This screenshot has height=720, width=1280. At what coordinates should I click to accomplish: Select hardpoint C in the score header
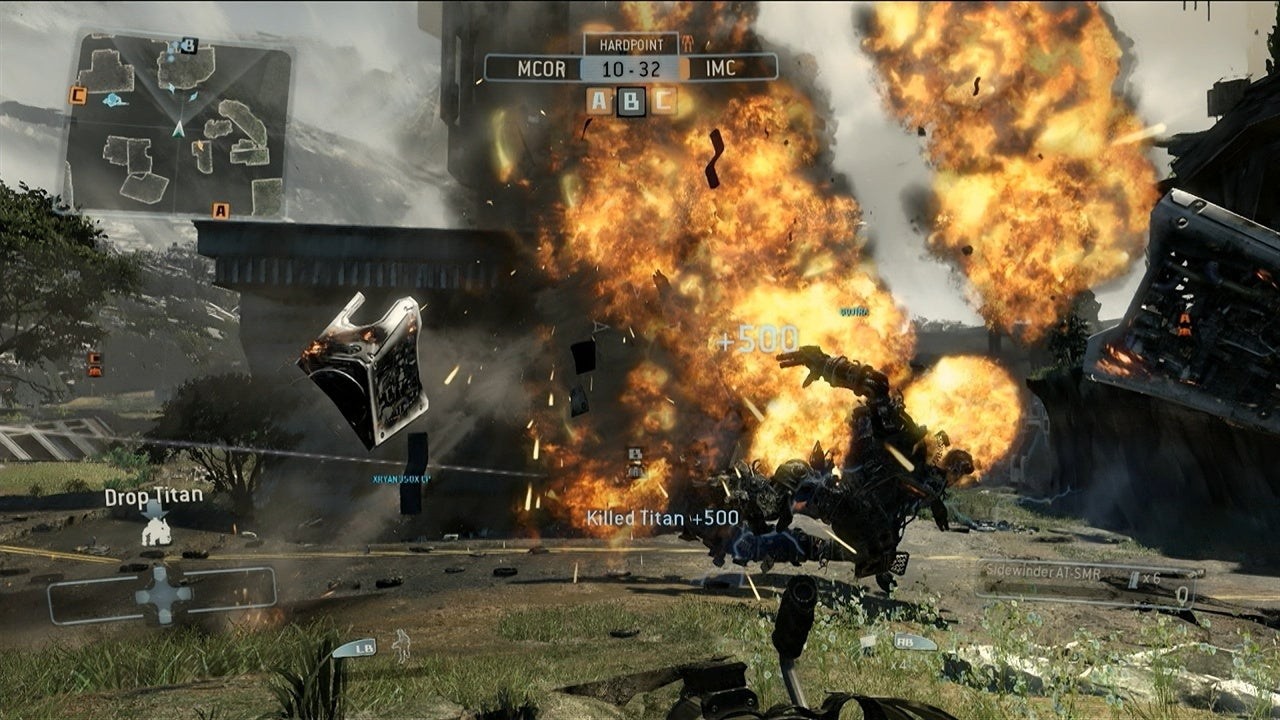coord(663,100)
